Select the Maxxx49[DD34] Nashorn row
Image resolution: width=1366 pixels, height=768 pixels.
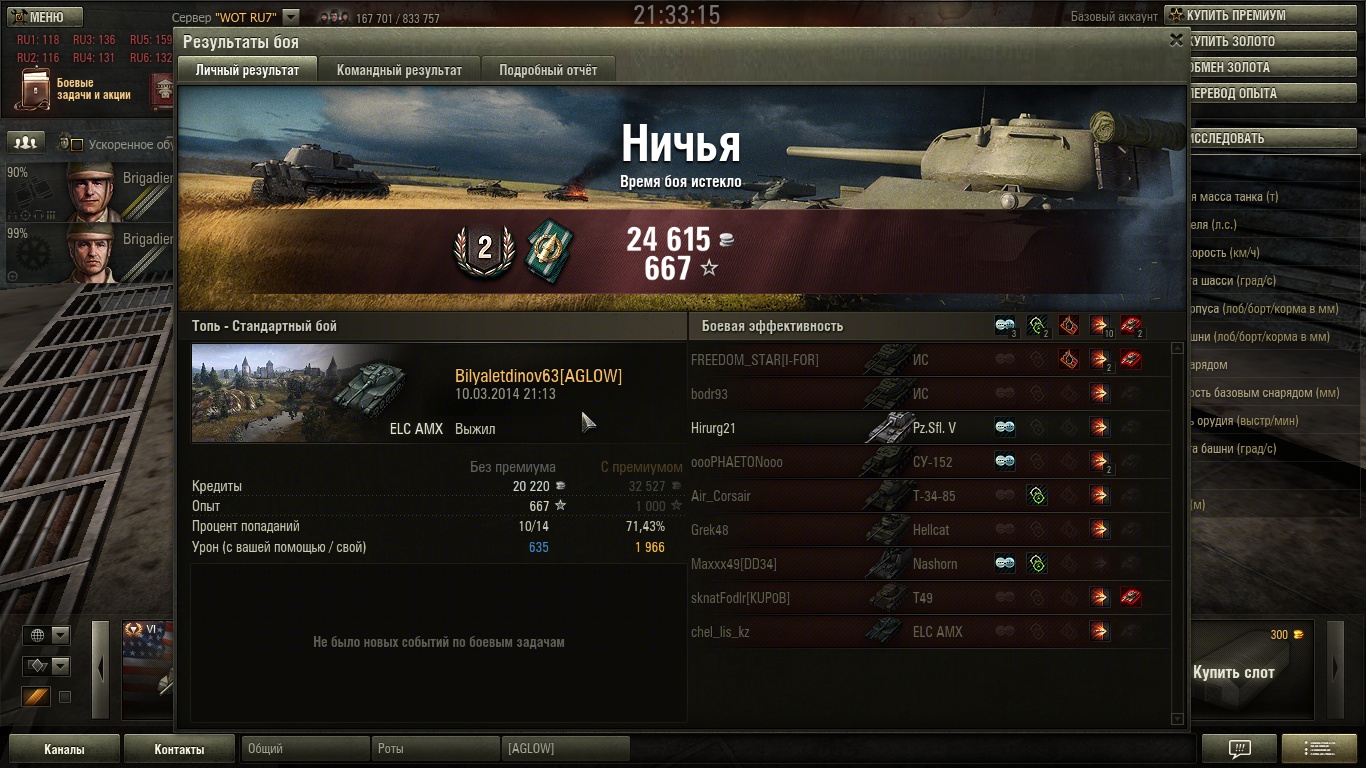[x=930, y=564]
